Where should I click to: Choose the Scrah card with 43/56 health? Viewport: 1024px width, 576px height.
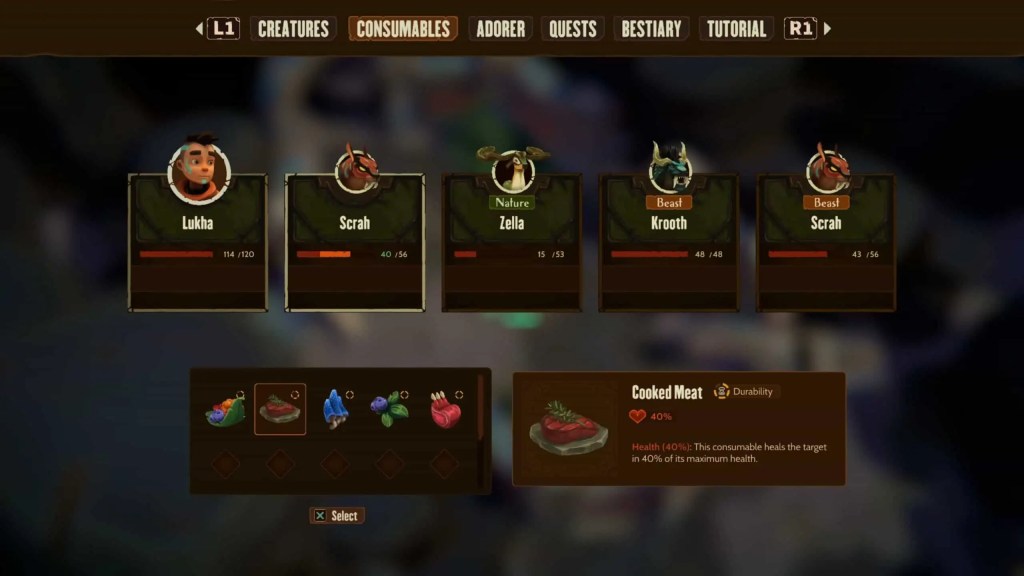point(826,241)
